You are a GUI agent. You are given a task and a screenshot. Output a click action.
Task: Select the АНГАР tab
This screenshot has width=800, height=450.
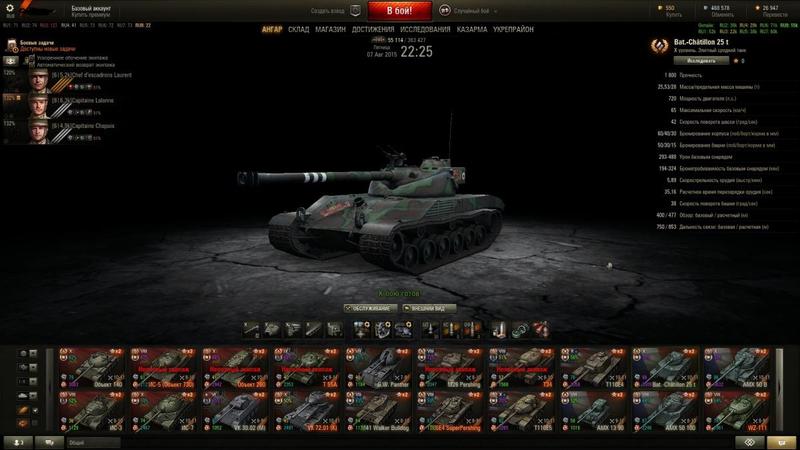pos(272,30)
